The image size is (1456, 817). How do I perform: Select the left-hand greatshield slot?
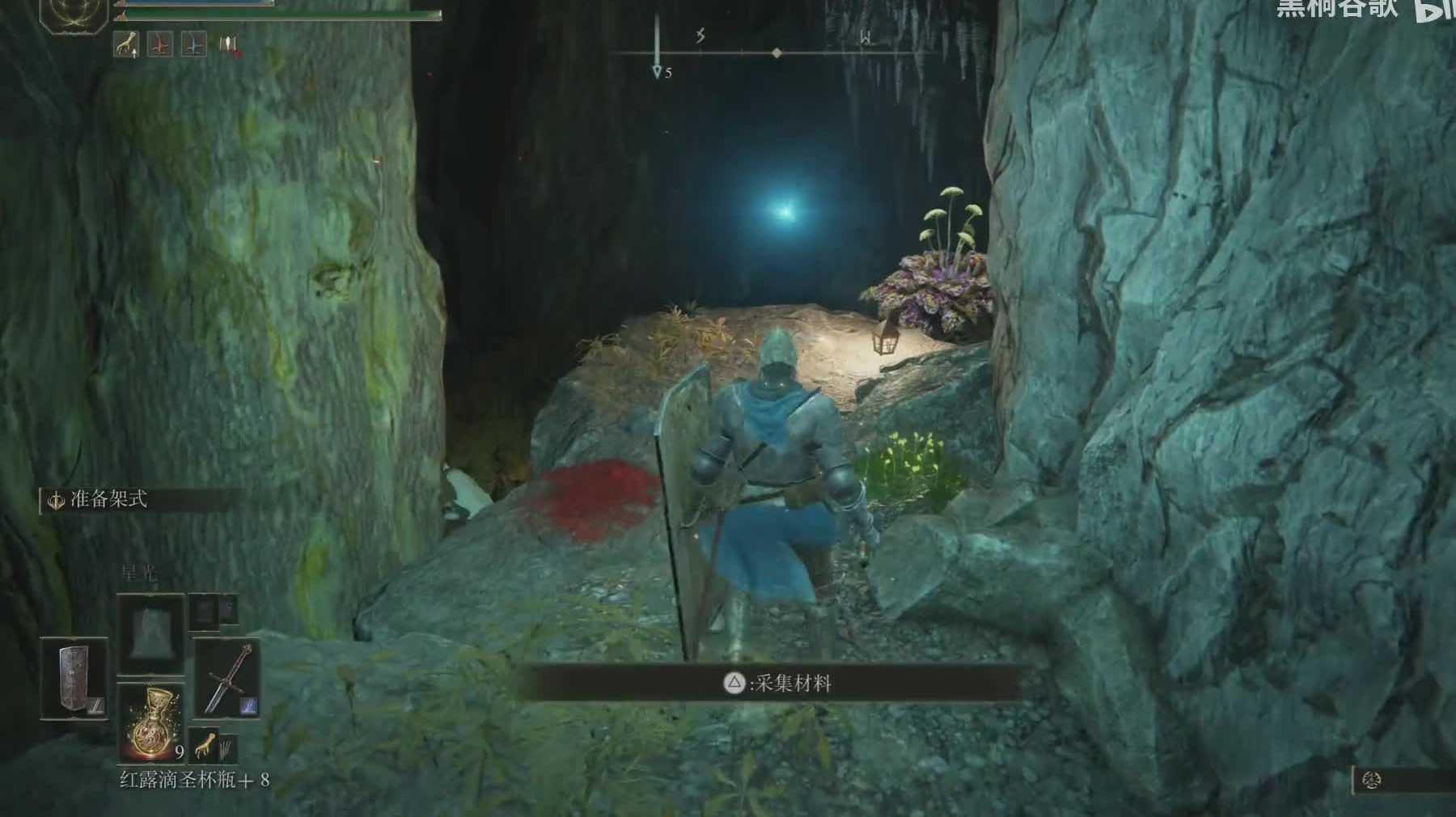tap(74, 678)
